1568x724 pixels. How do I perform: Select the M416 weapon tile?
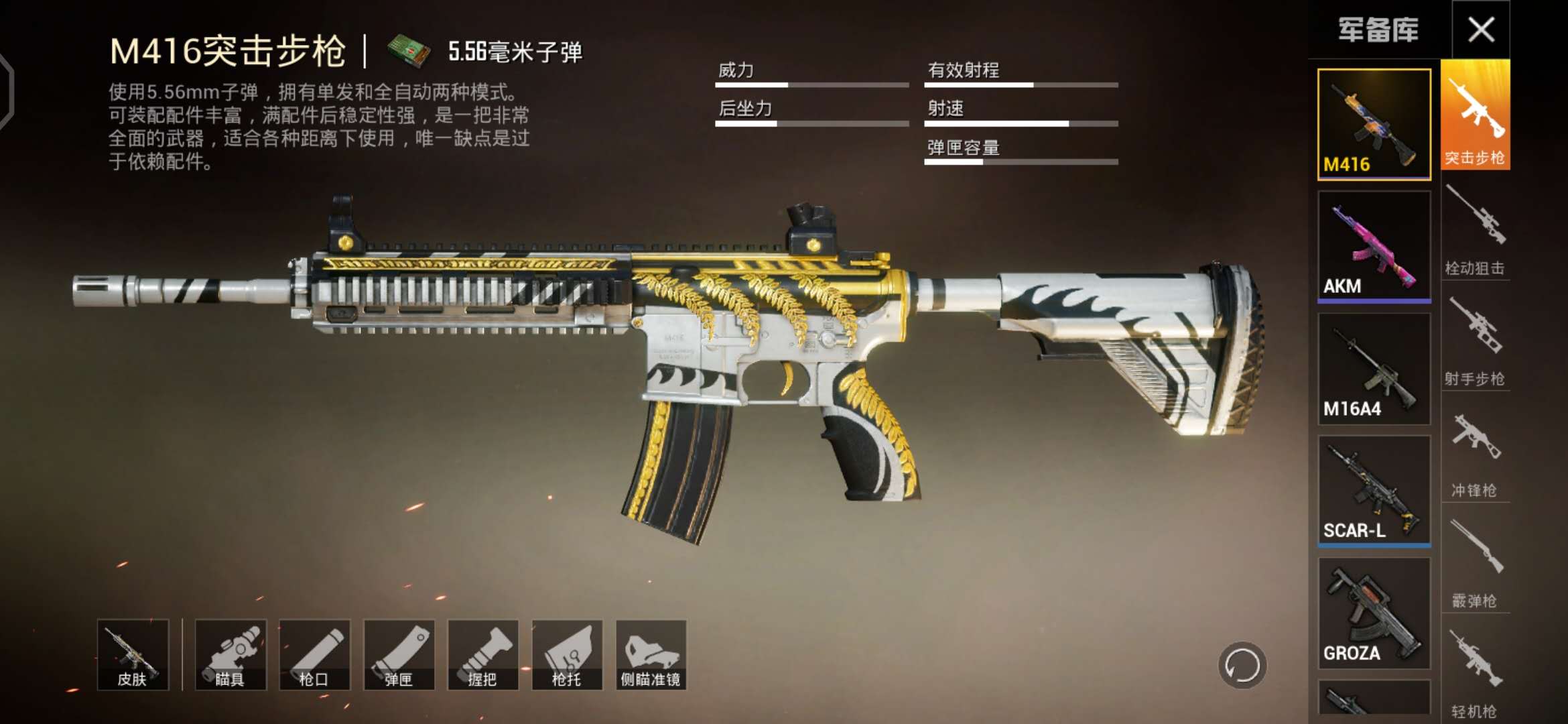[1374, 124]
